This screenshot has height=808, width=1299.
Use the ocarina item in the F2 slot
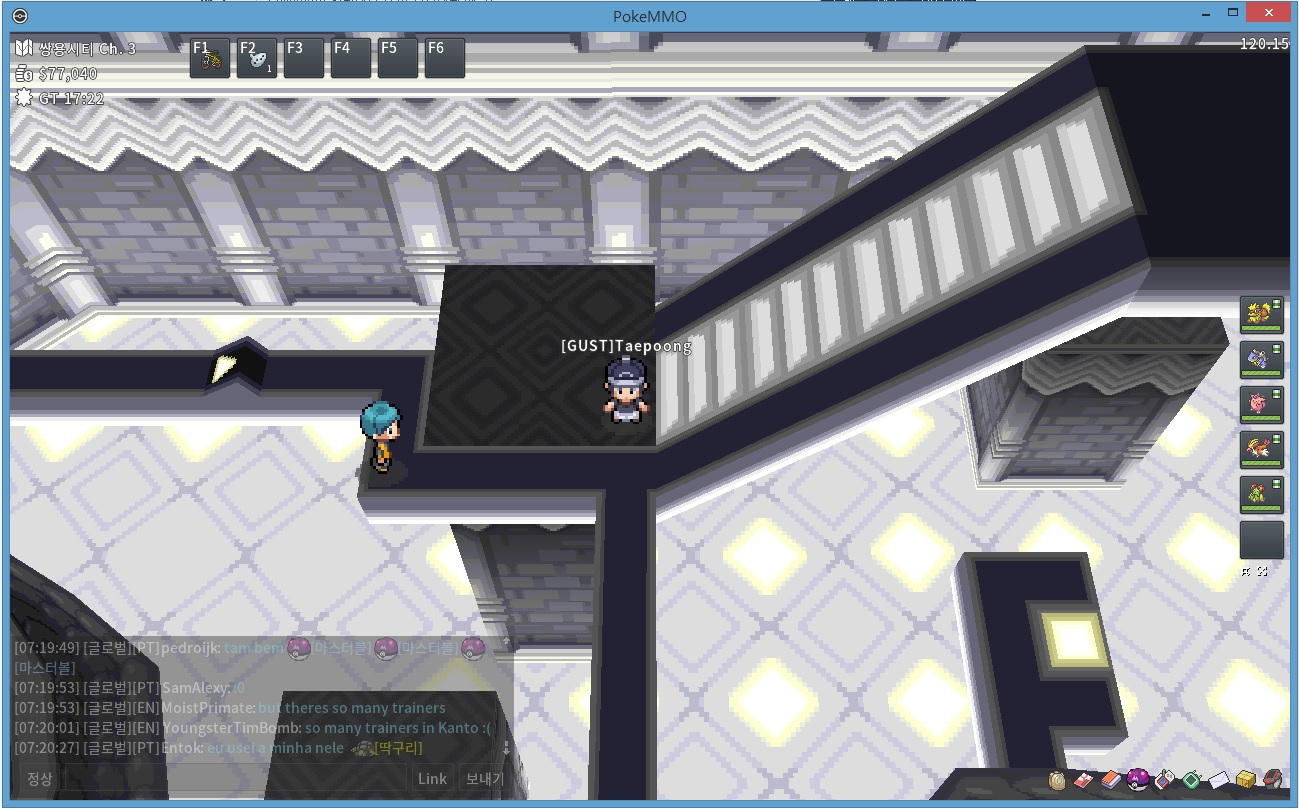pos(257,58)
